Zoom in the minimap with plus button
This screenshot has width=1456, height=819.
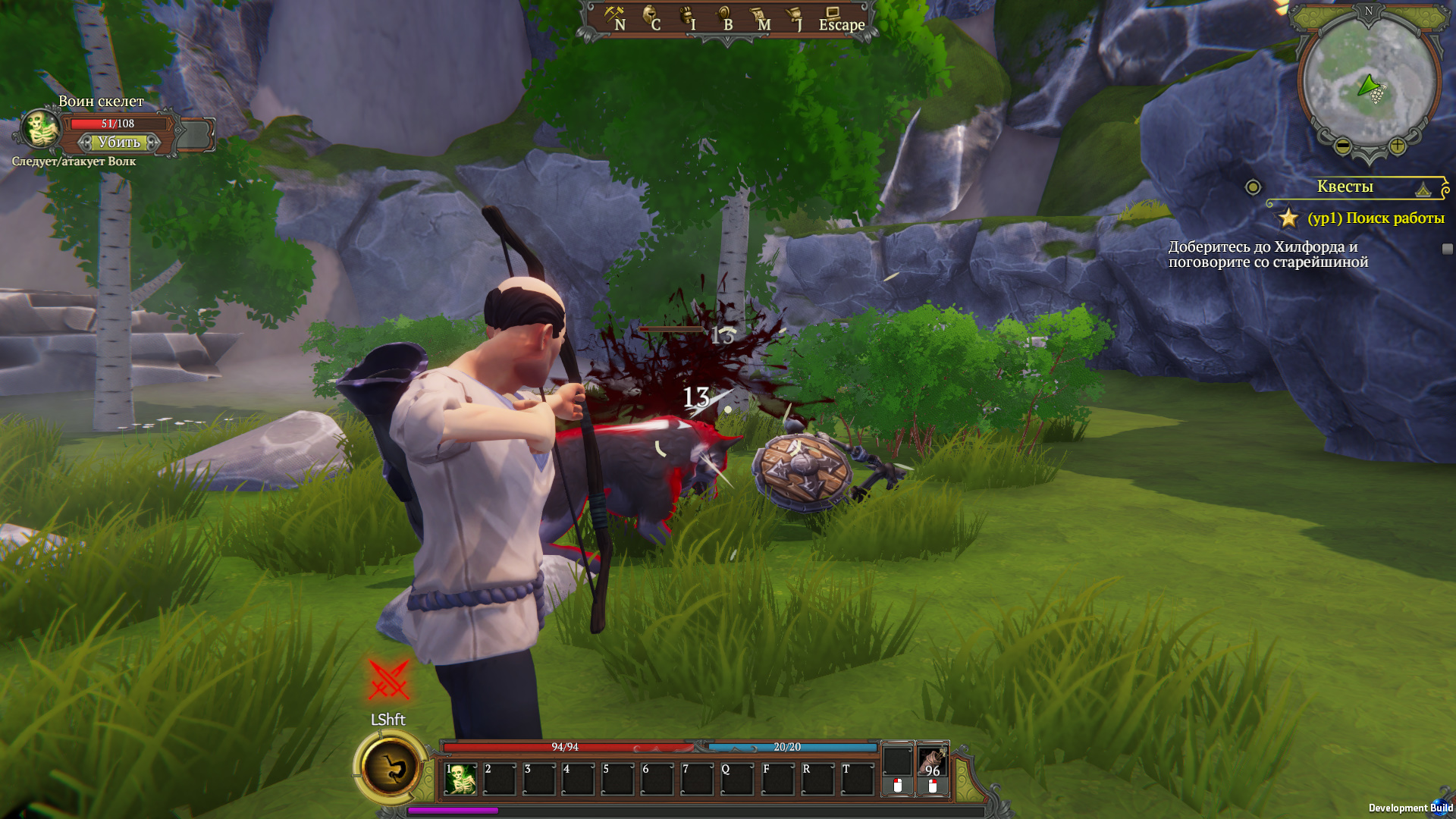(1397, 146)
